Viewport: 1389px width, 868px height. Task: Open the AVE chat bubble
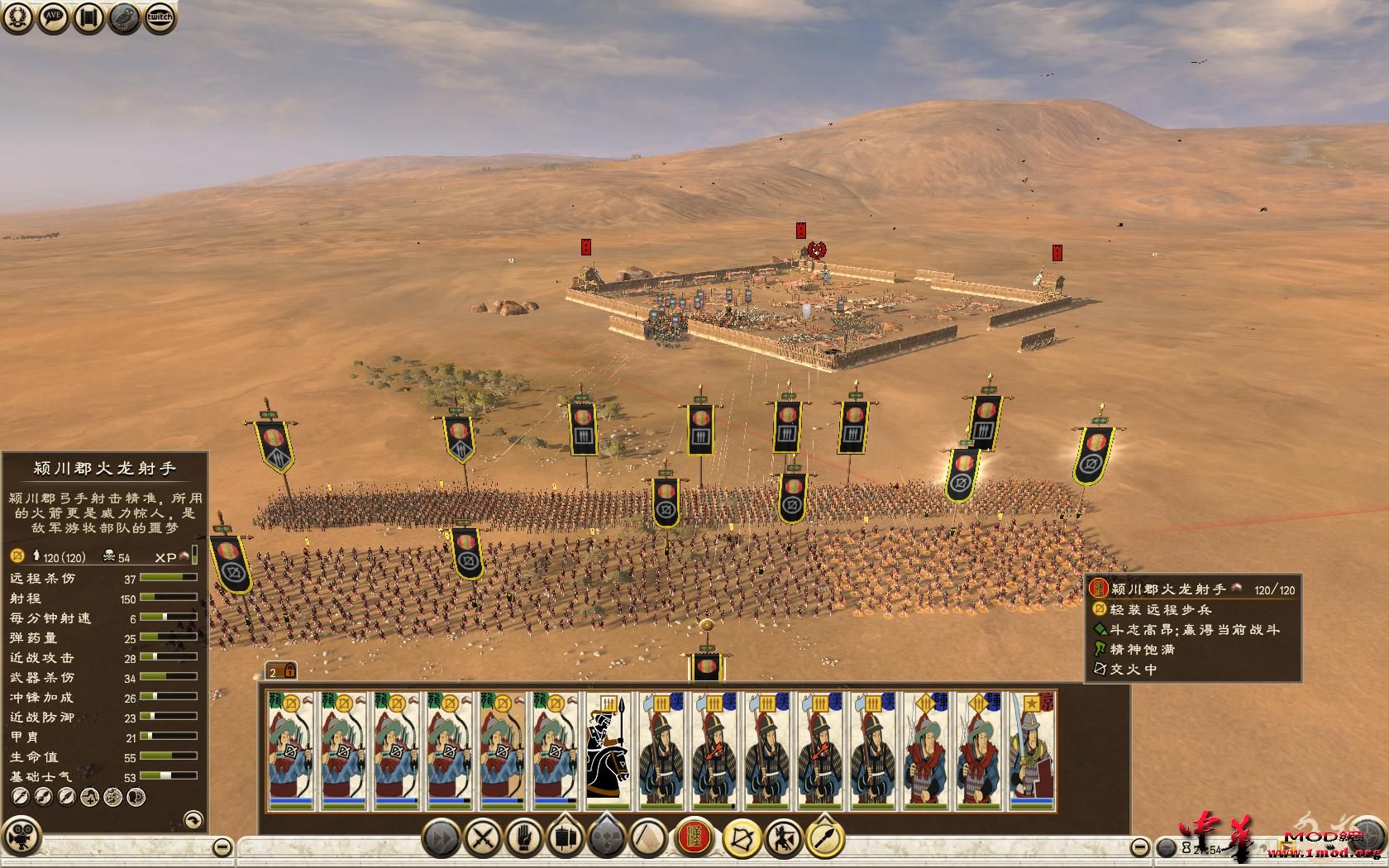pos(54,17)
